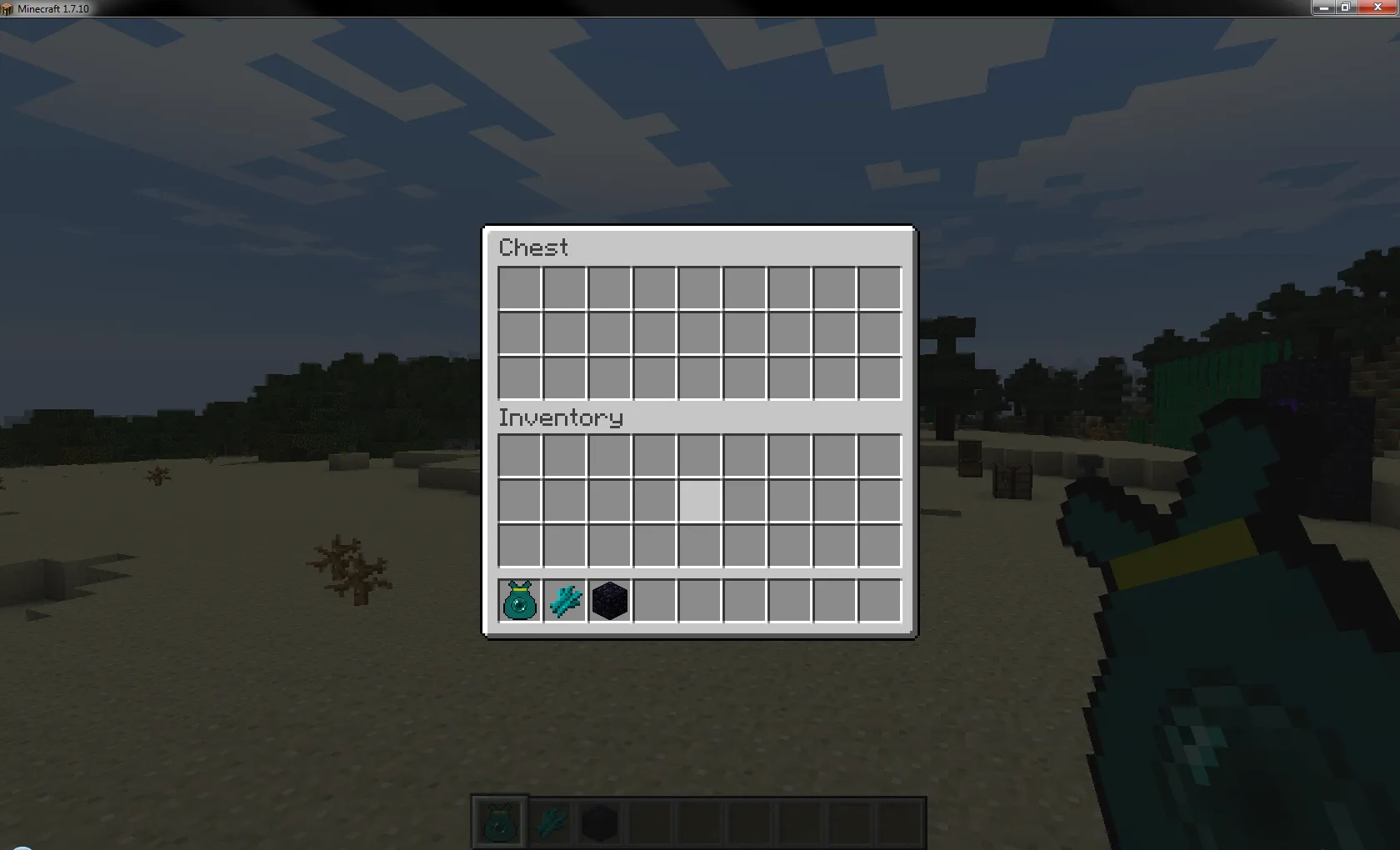Click the last slot in the inventory hotbar row
This screenshot has width=1400, height=850.
point(878,601)
